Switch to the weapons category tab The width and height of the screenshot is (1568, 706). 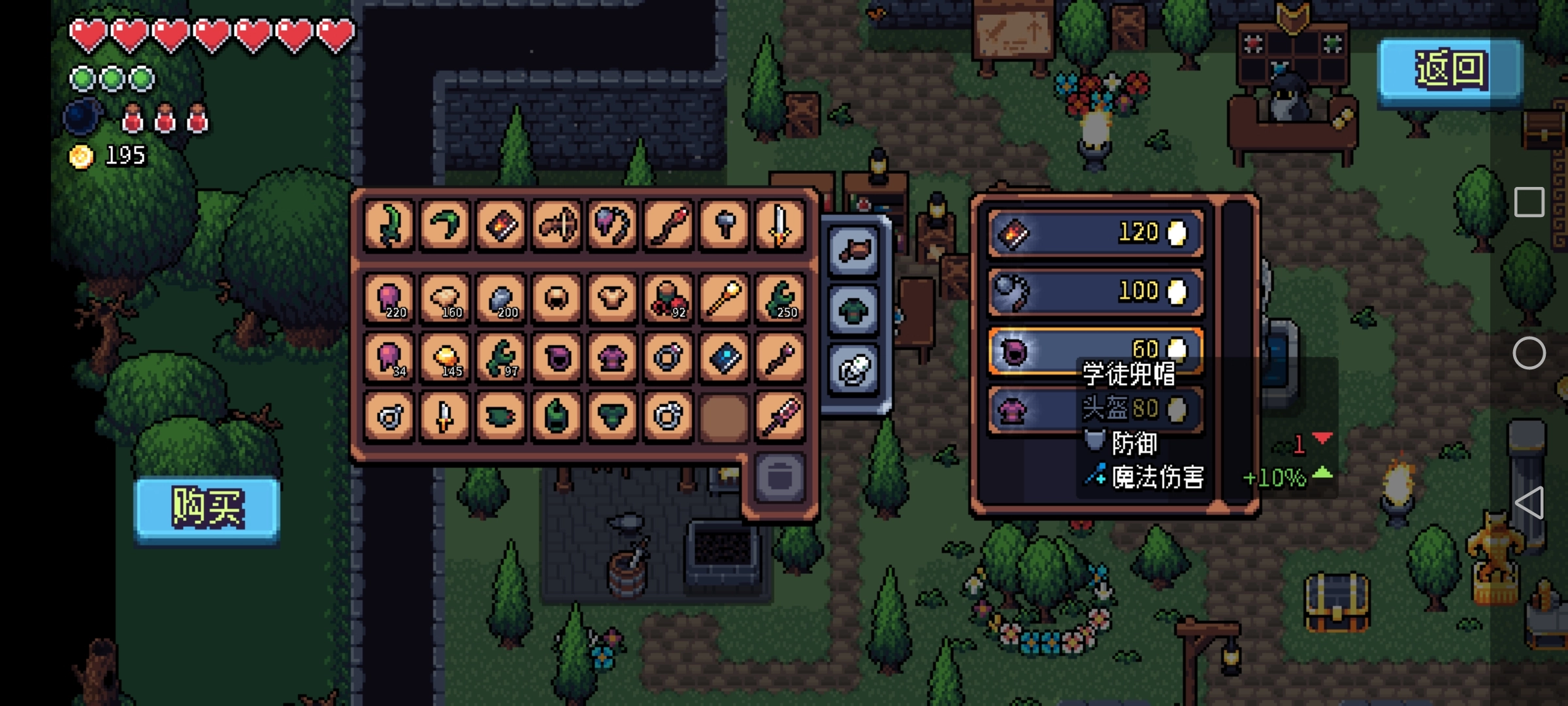[x=855, y=250]
